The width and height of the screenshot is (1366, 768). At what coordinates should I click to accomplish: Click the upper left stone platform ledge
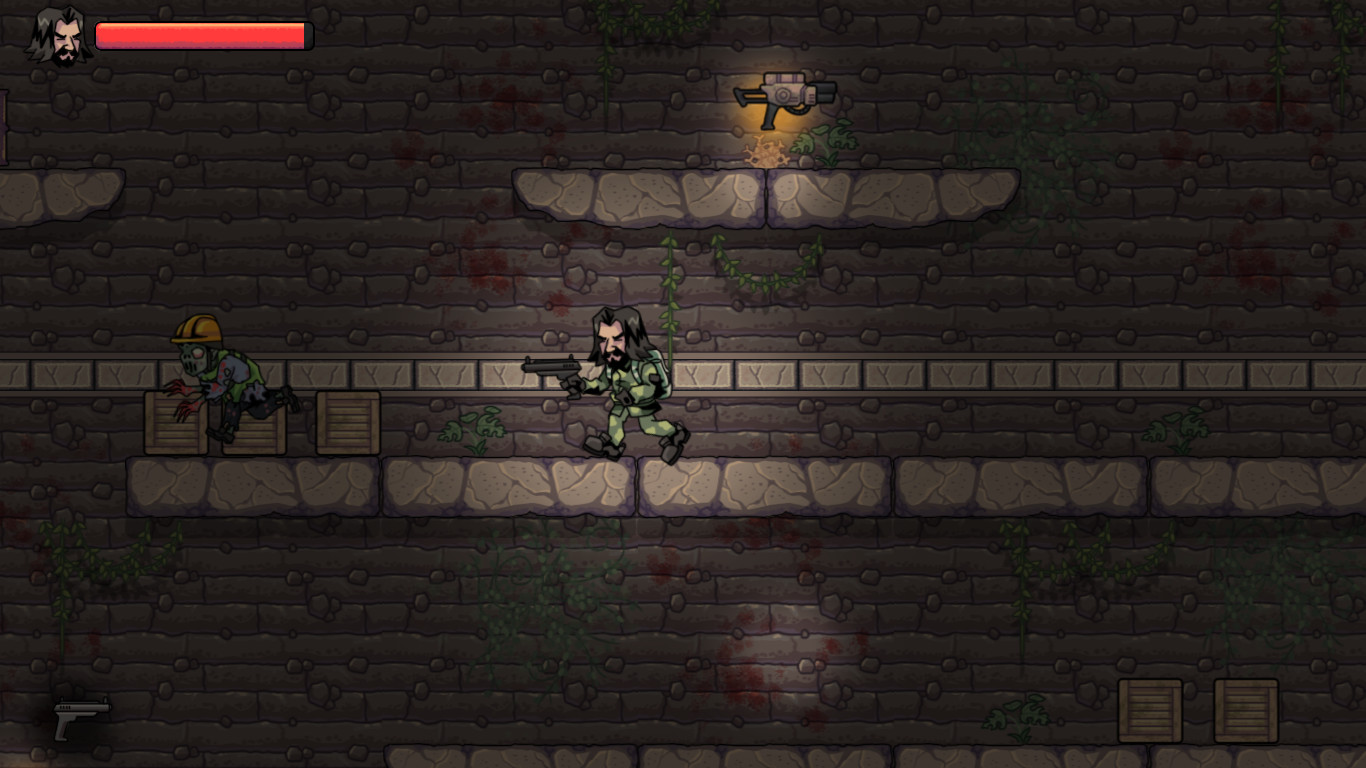(x=640, y=195)
